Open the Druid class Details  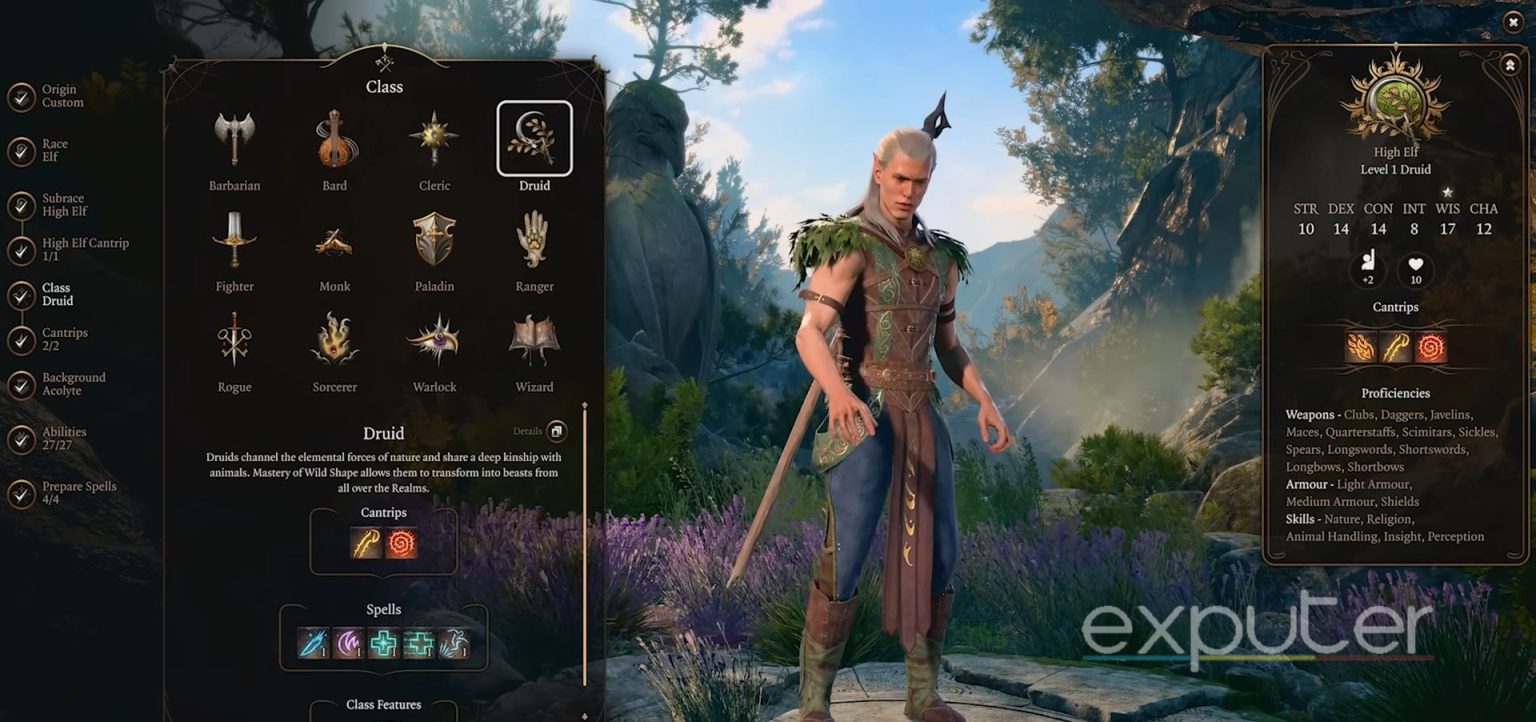coord(556,432)
